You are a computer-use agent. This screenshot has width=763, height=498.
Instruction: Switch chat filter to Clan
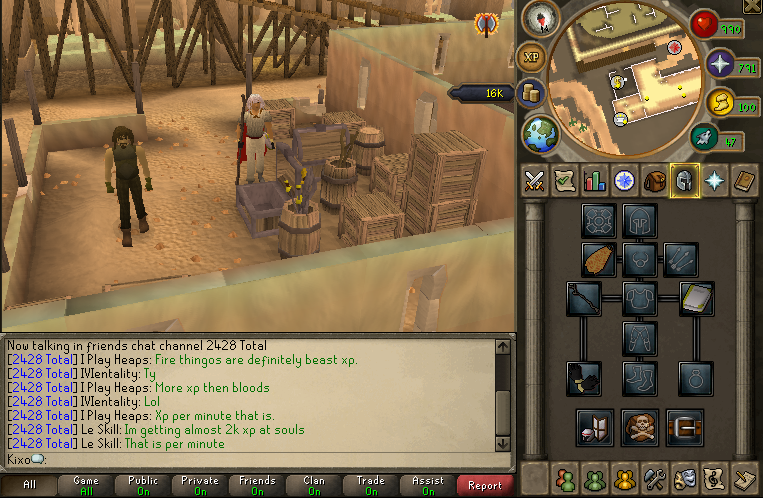click(x=314, y=485)
